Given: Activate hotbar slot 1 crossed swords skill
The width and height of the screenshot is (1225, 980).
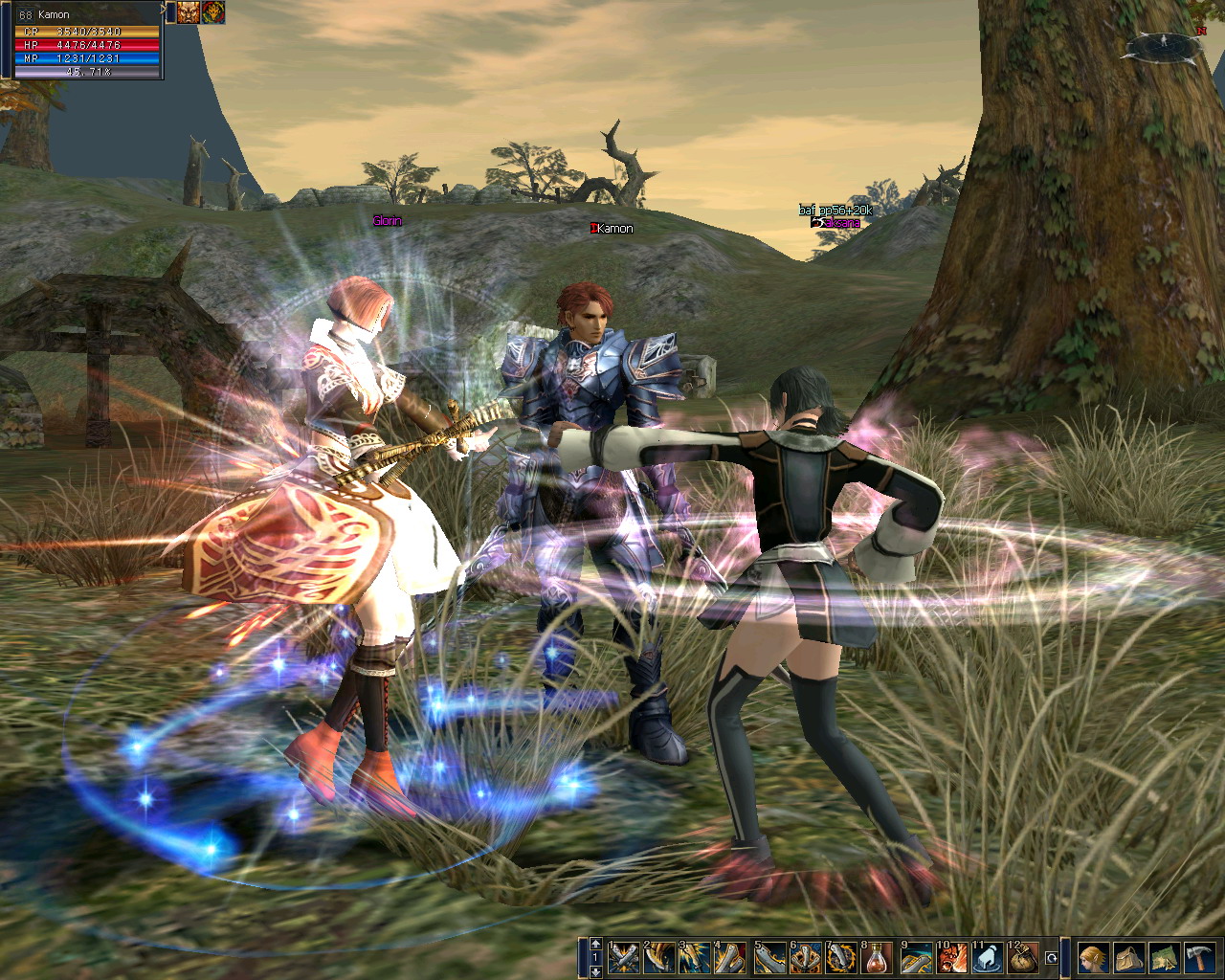Looking at the screenshot, I should pos(624,957).
